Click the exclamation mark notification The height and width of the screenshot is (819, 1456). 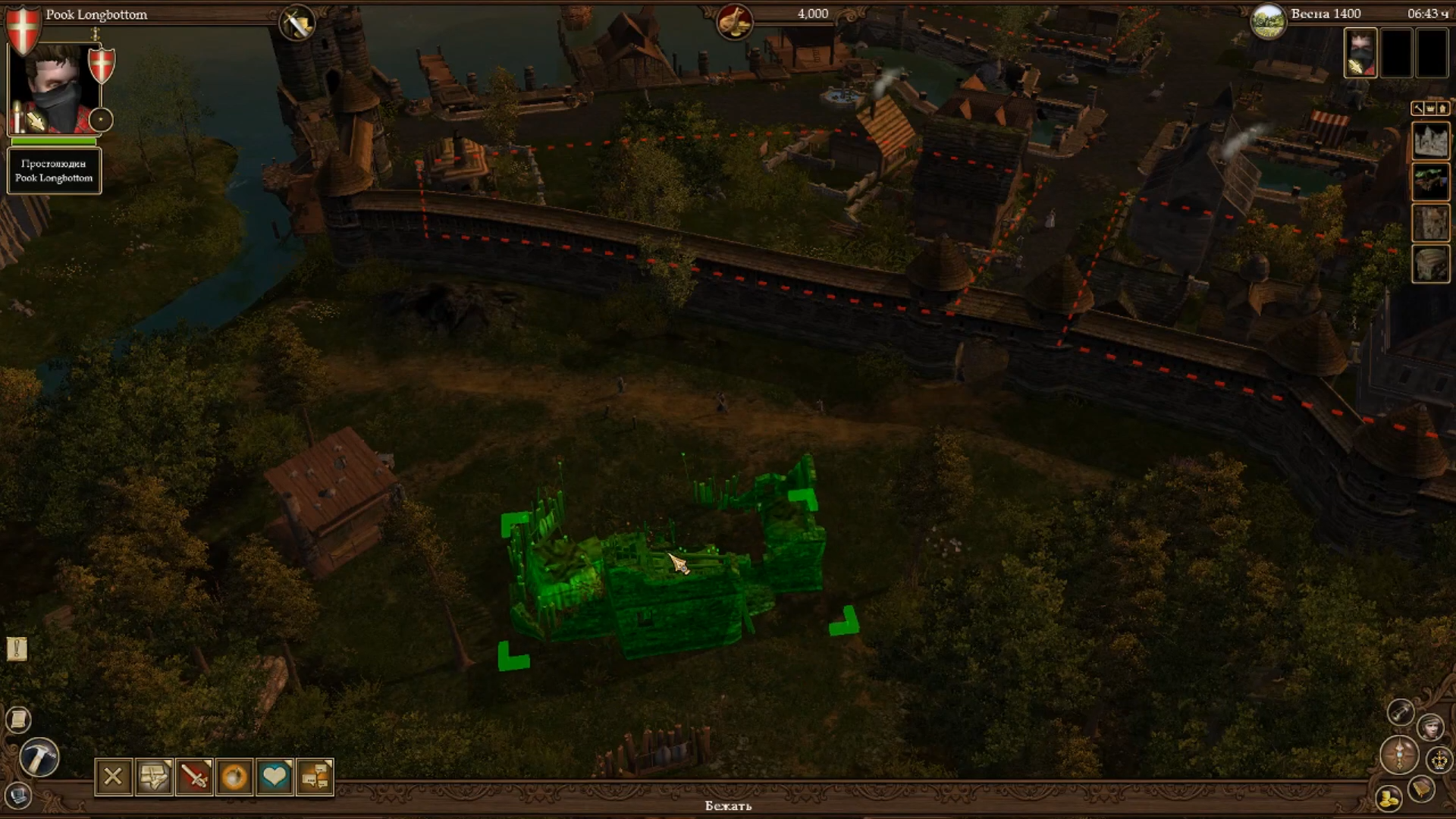(x=17, y=648)
